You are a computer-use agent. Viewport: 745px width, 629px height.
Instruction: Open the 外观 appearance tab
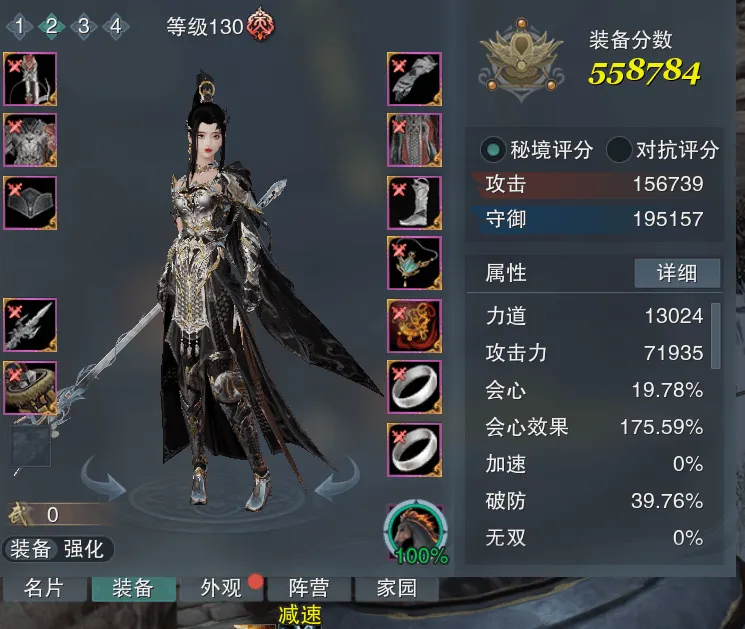tap(221, 588)
